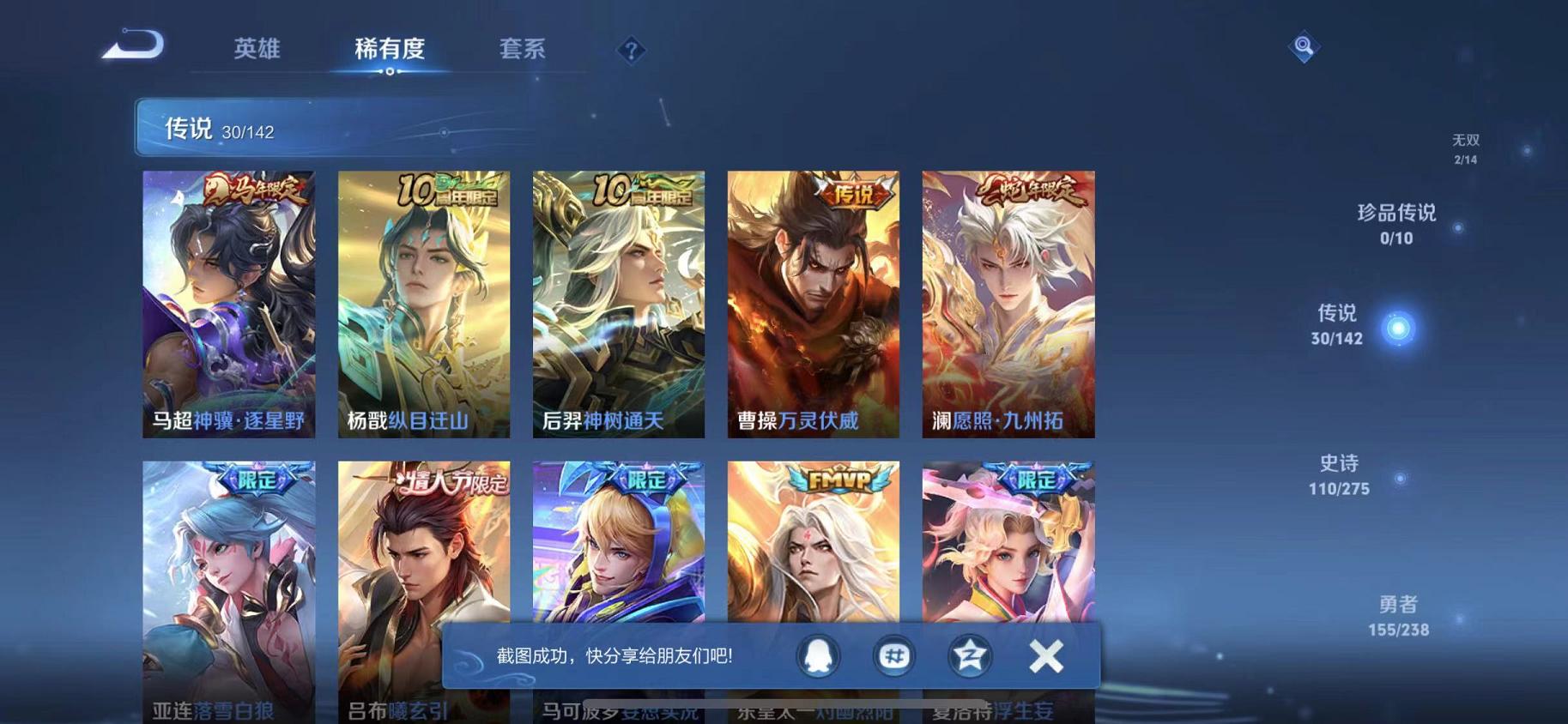
Task: Dismiss the share bar with the X icon
Action: (1045, 655)
